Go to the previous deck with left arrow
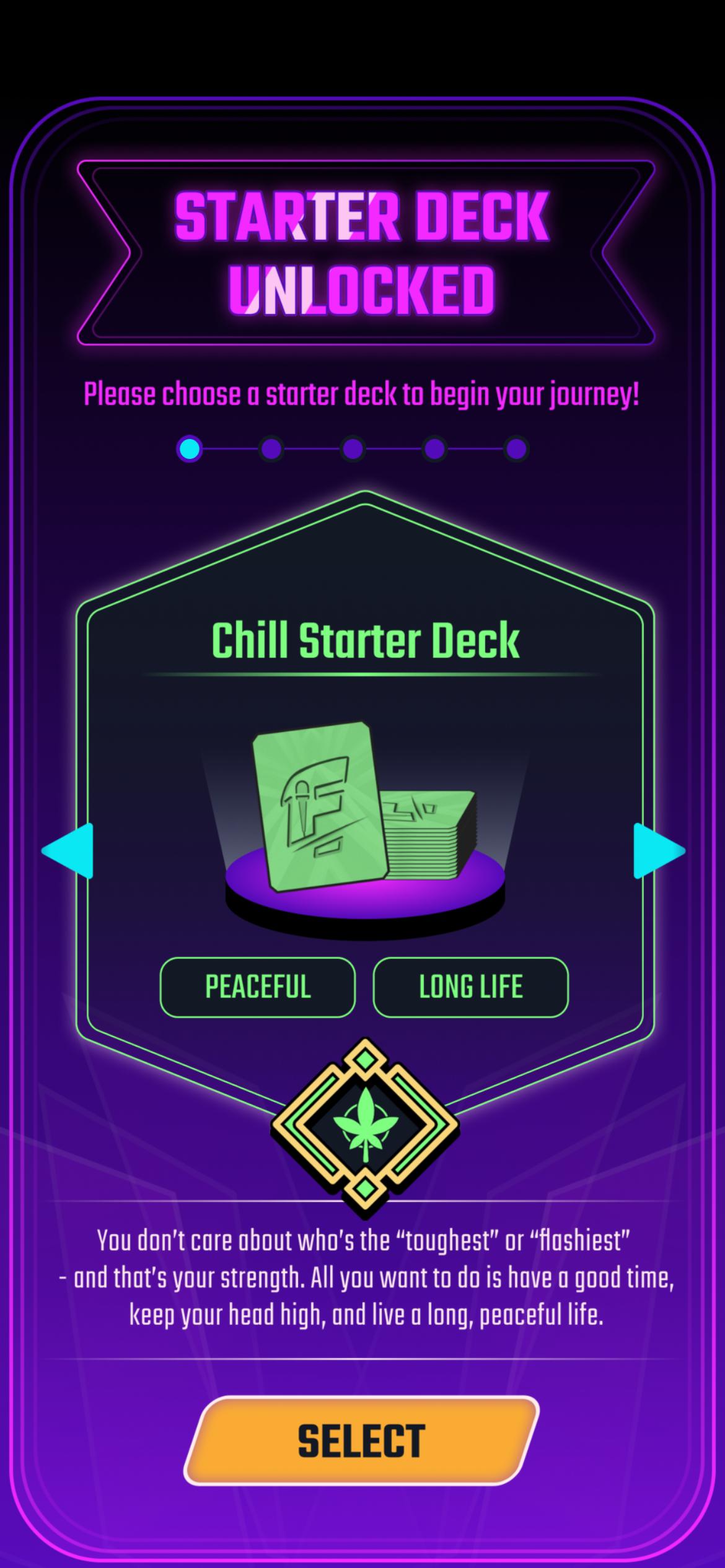This screenshot has width=725, height=1568. 68,851
